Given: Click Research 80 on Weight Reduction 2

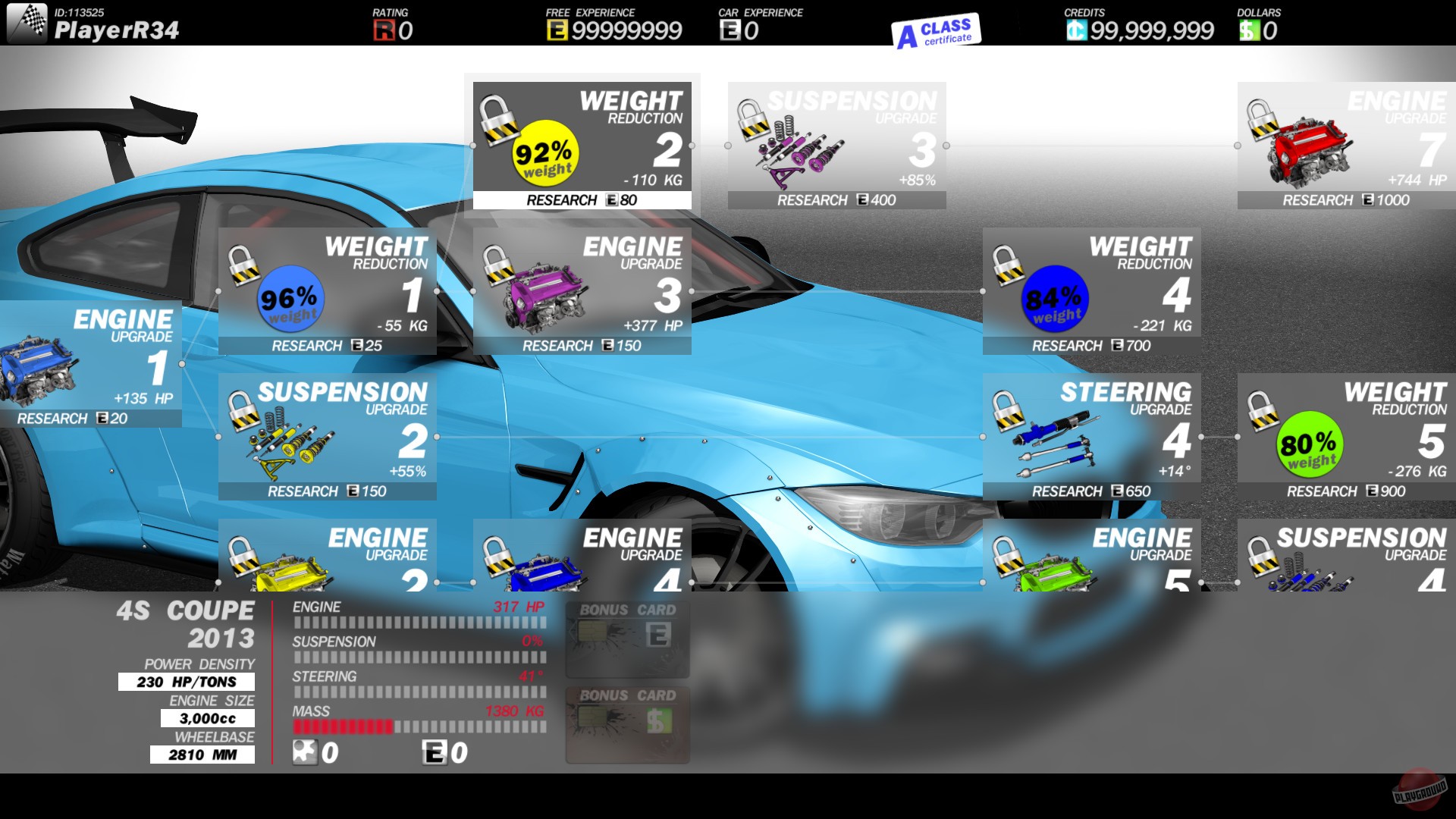Looking at the screenshot, I should (x=581, y=200).
